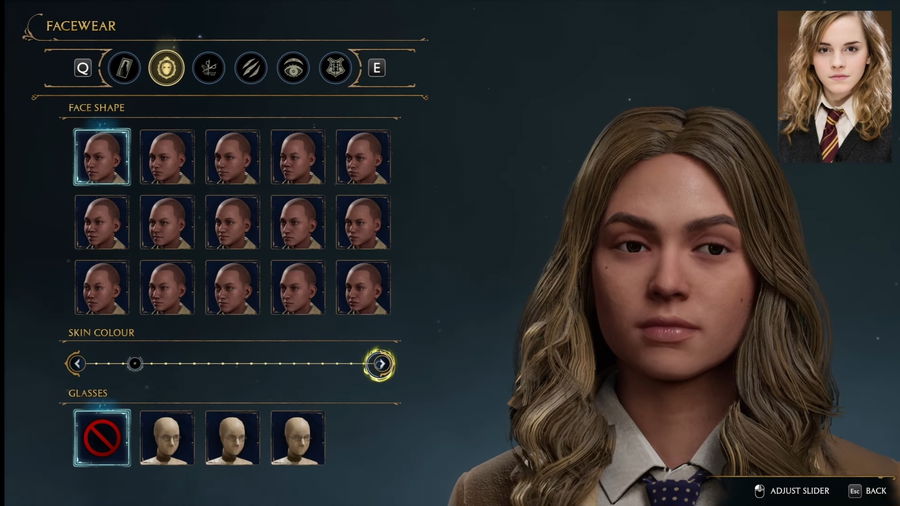Click the skin colour slider's right arrow
This screenshot has width=900, height=506.
pos(380,363)
